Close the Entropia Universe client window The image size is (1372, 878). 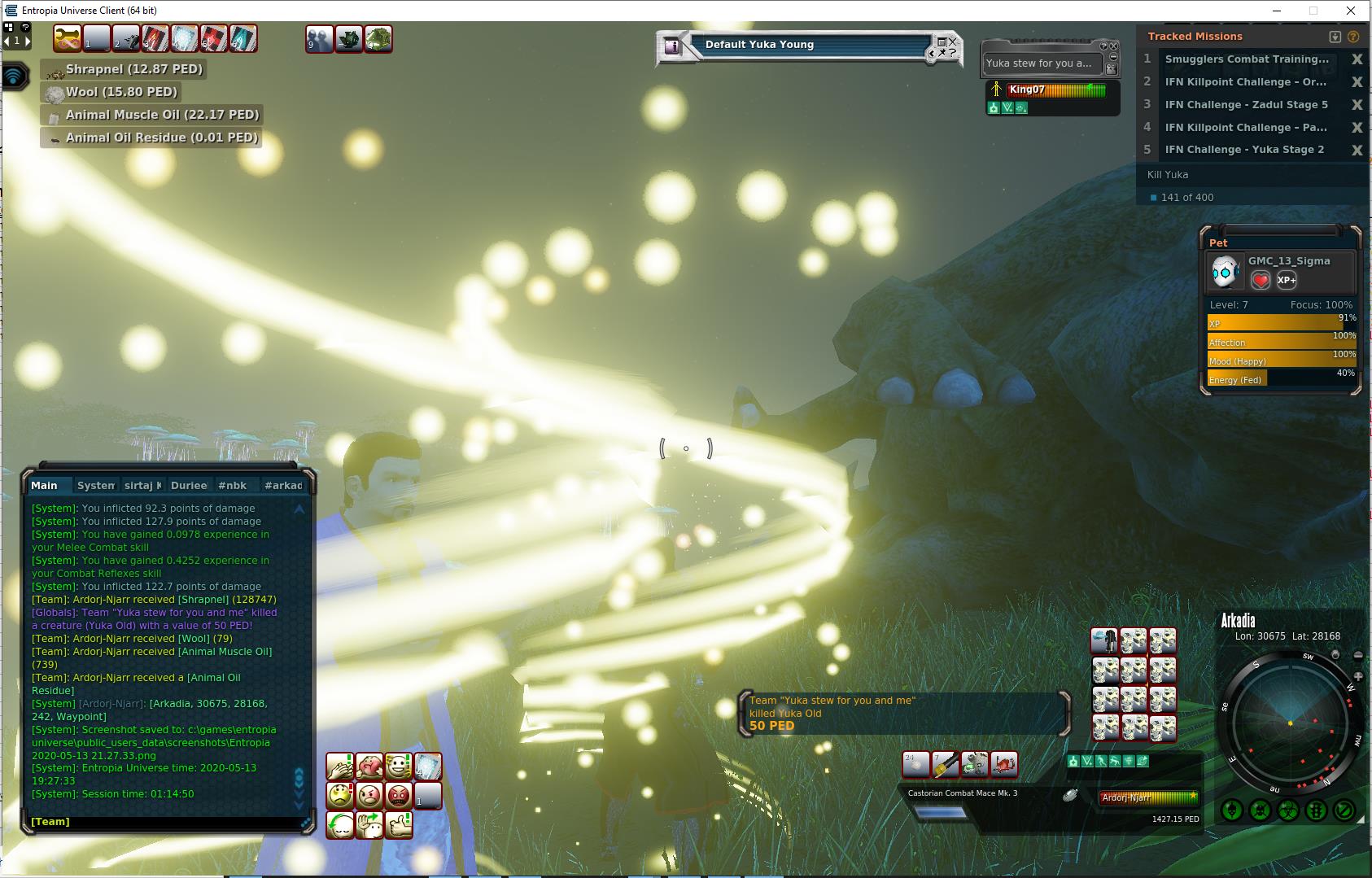pos(1351,11)
